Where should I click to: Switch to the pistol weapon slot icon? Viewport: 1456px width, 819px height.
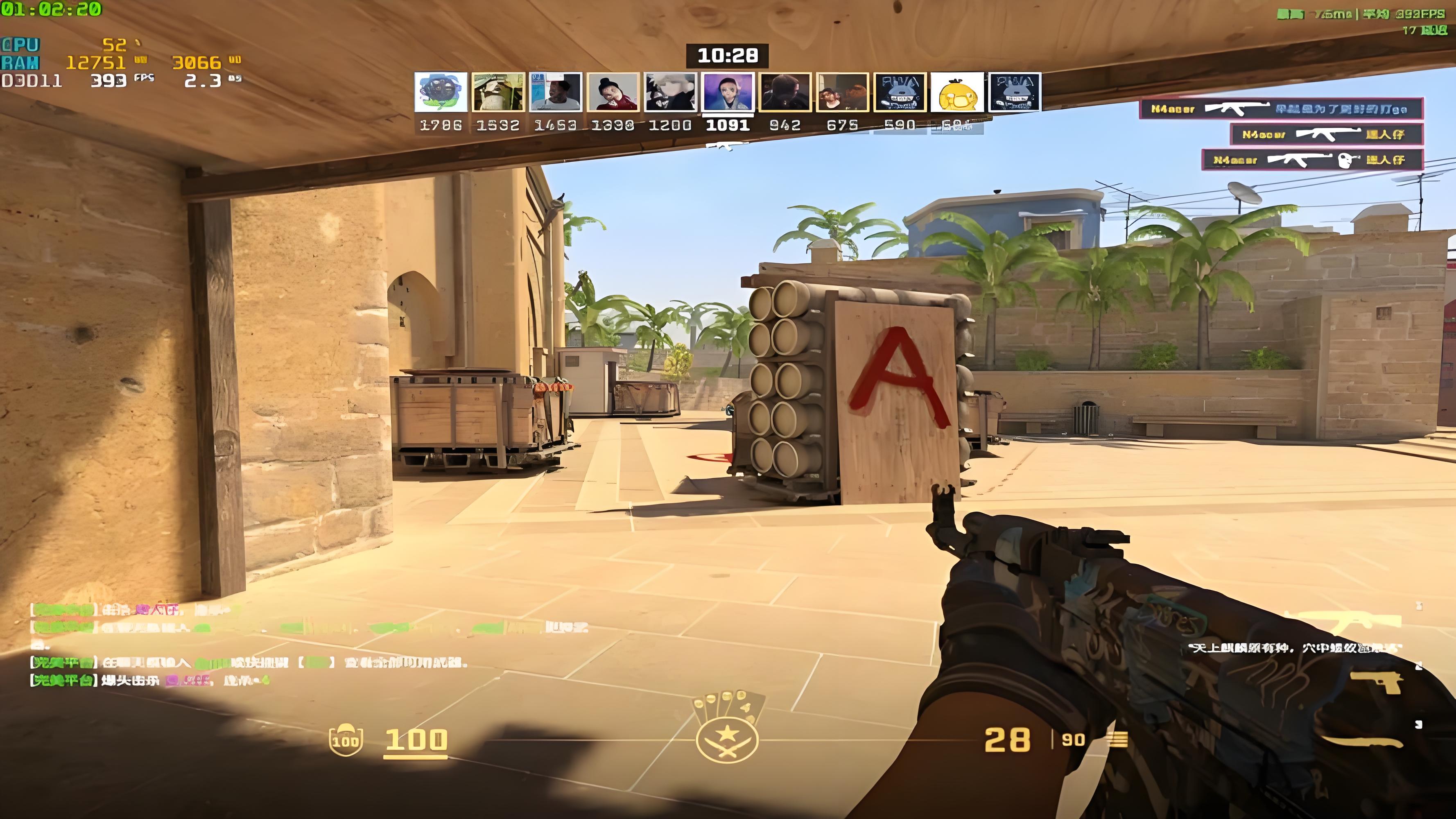pos(1377,682)
